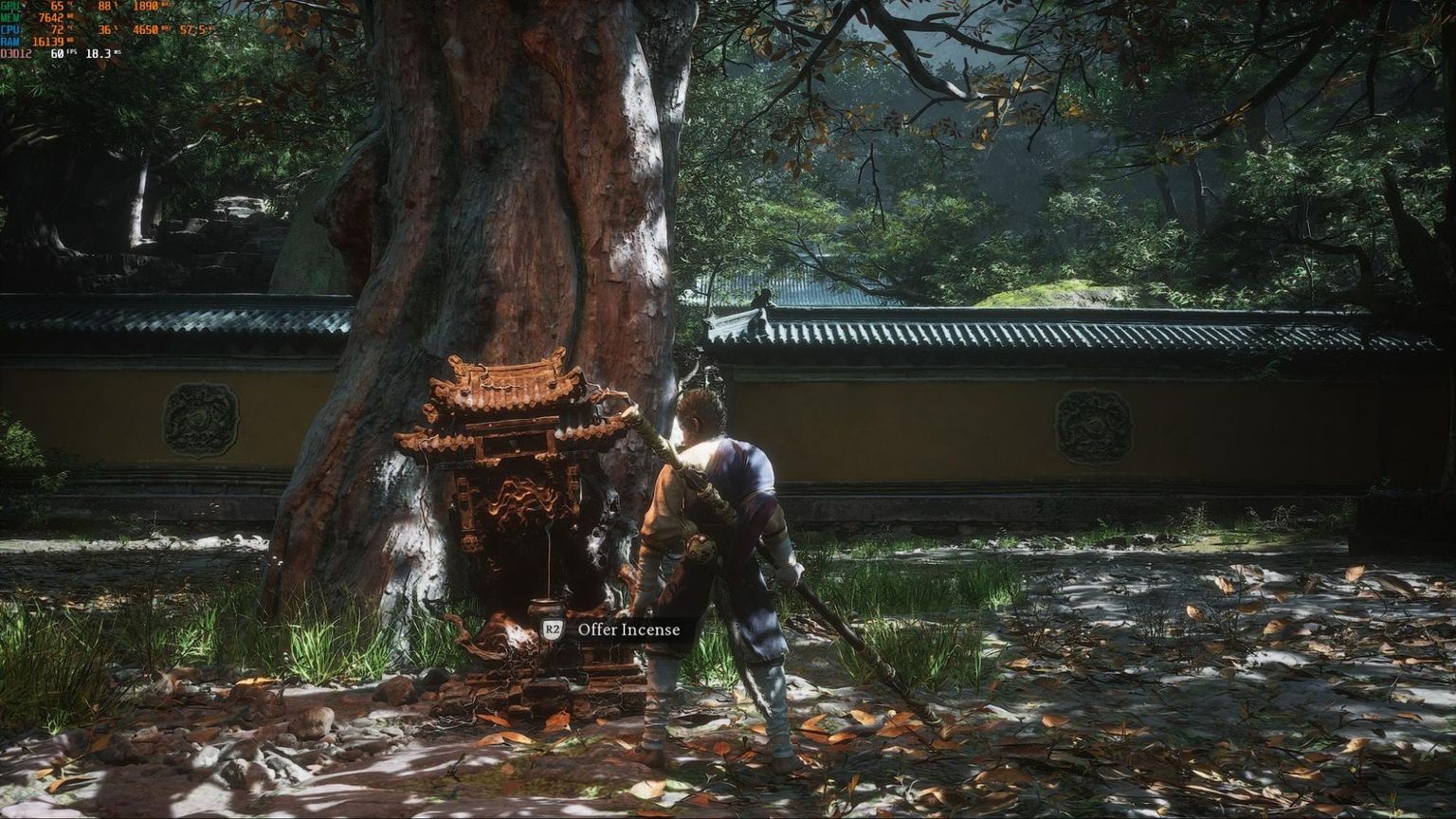Click the 88 percent GPU usage indicator
Screen dimensions: 1456x819
click(x=107, y=7)
